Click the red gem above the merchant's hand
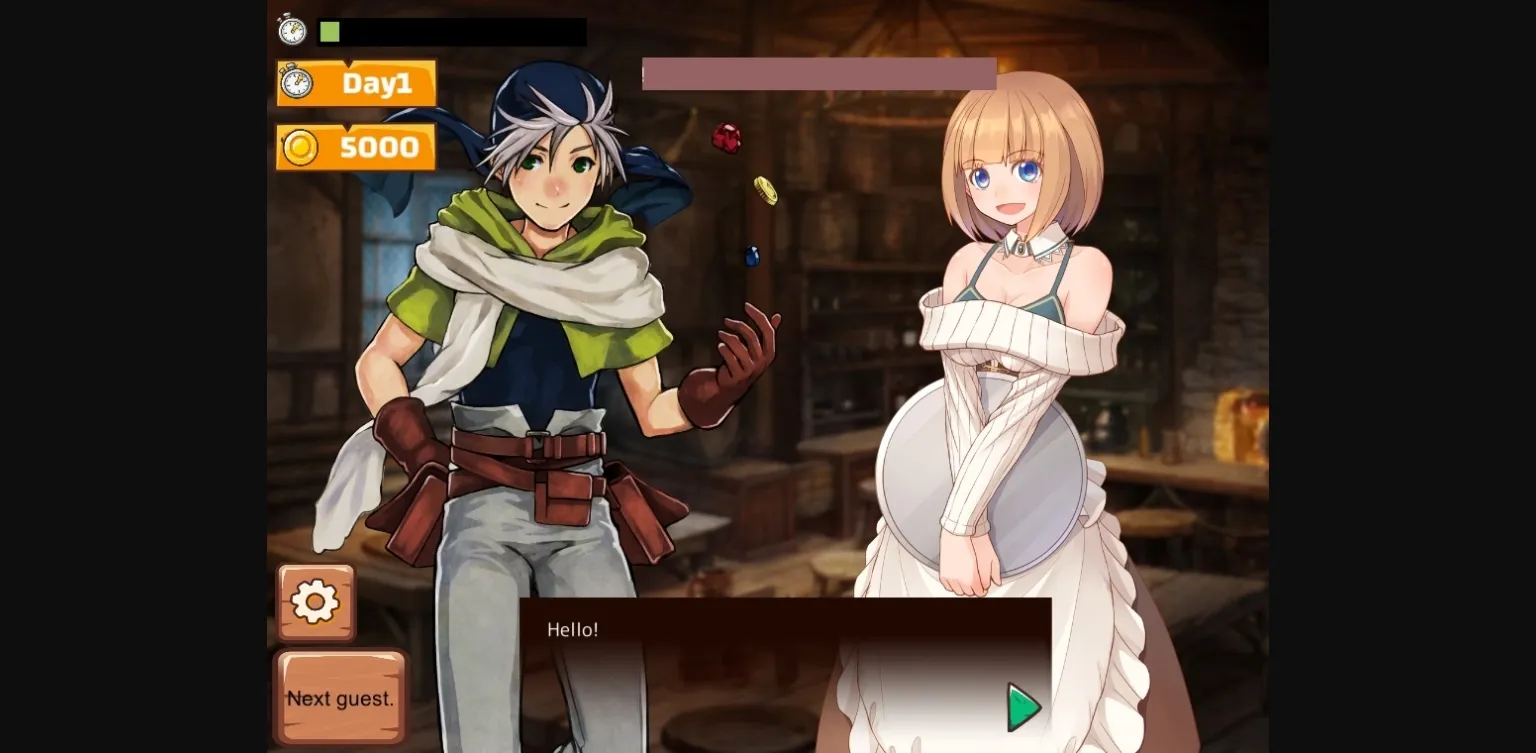1536x753 pixels. click(729, 140)
